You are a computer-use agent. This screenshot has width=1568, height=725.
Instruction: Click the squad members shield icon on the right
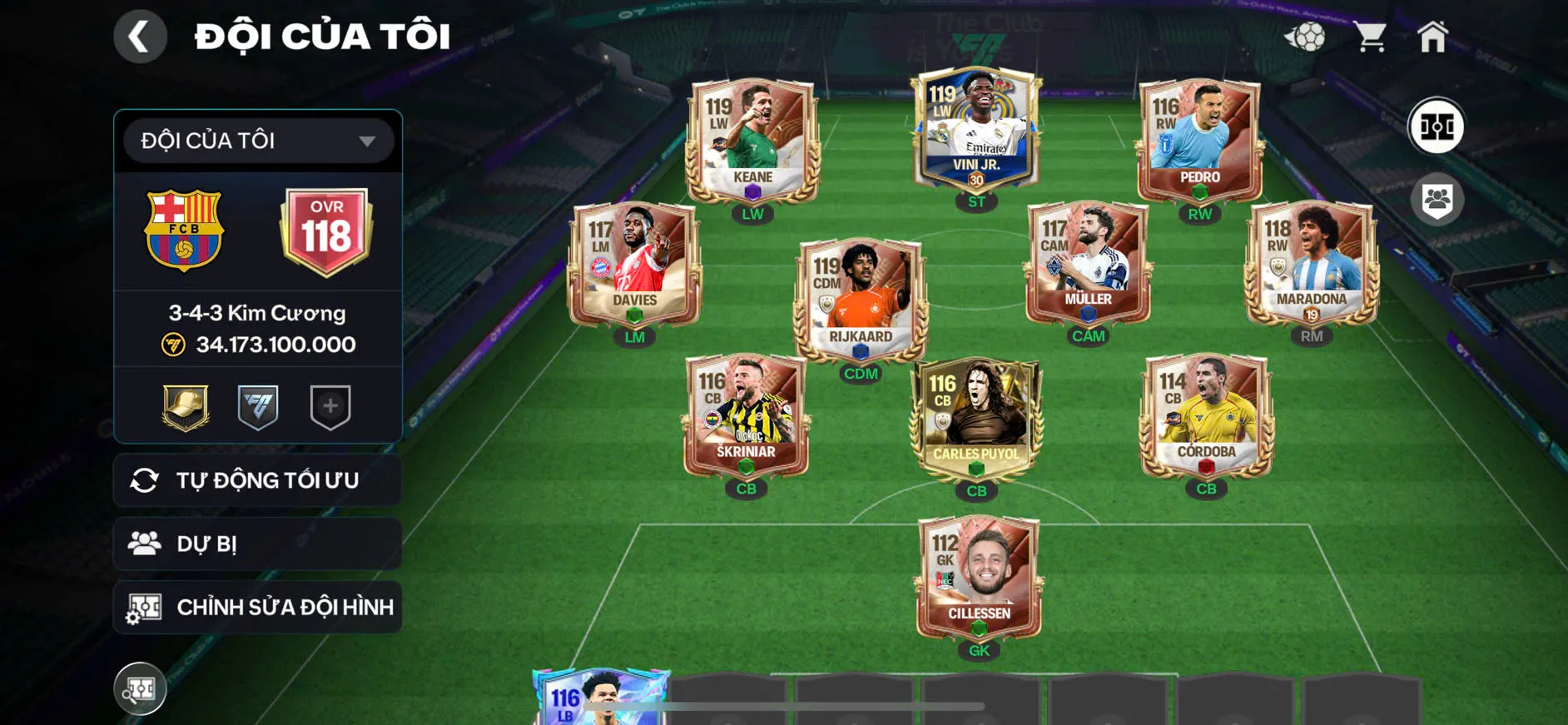tap(1438, 197)
